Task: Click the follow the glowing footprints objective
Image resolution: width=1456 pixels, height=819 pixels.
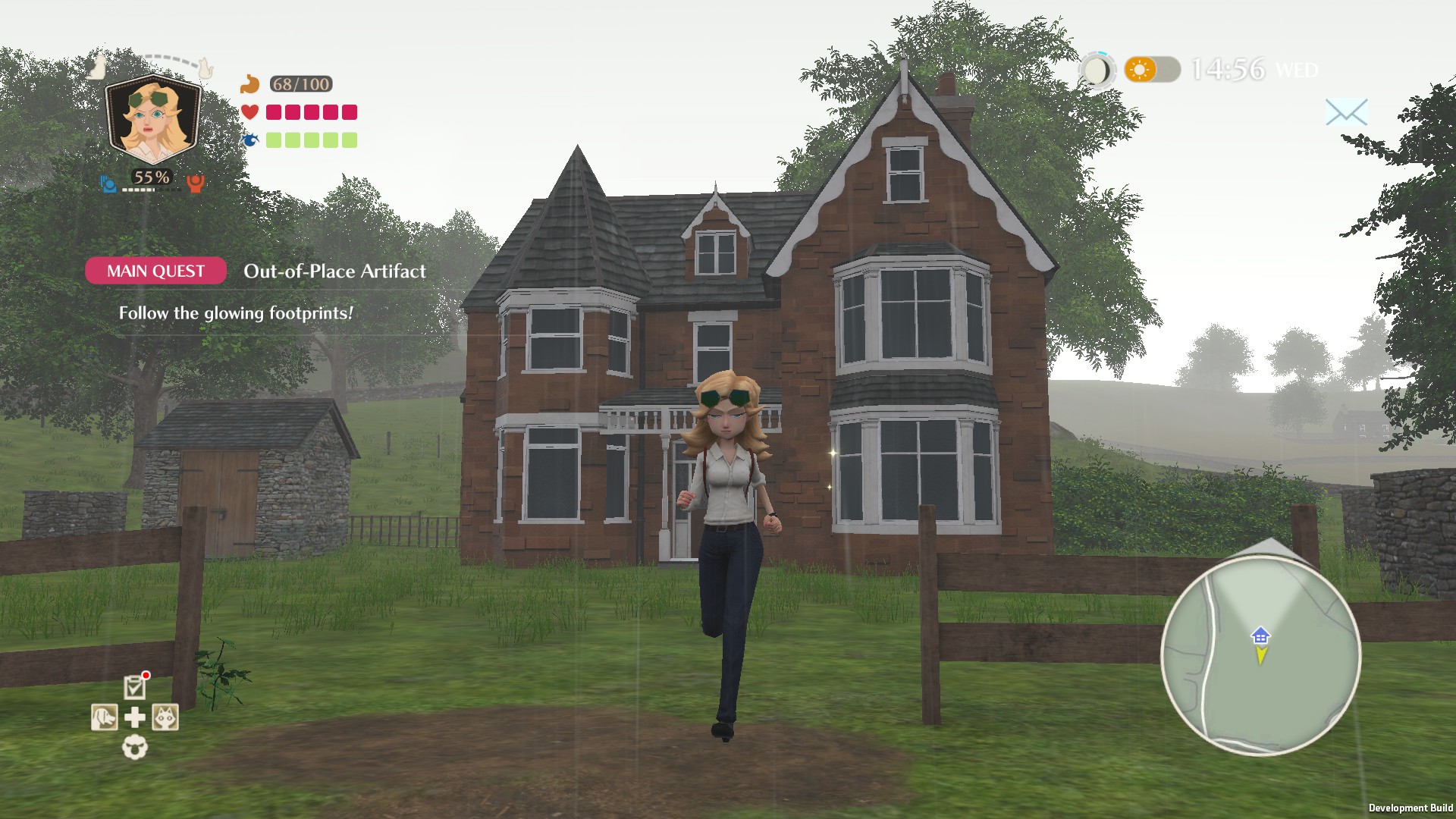Action: click(x=235, y=312)
